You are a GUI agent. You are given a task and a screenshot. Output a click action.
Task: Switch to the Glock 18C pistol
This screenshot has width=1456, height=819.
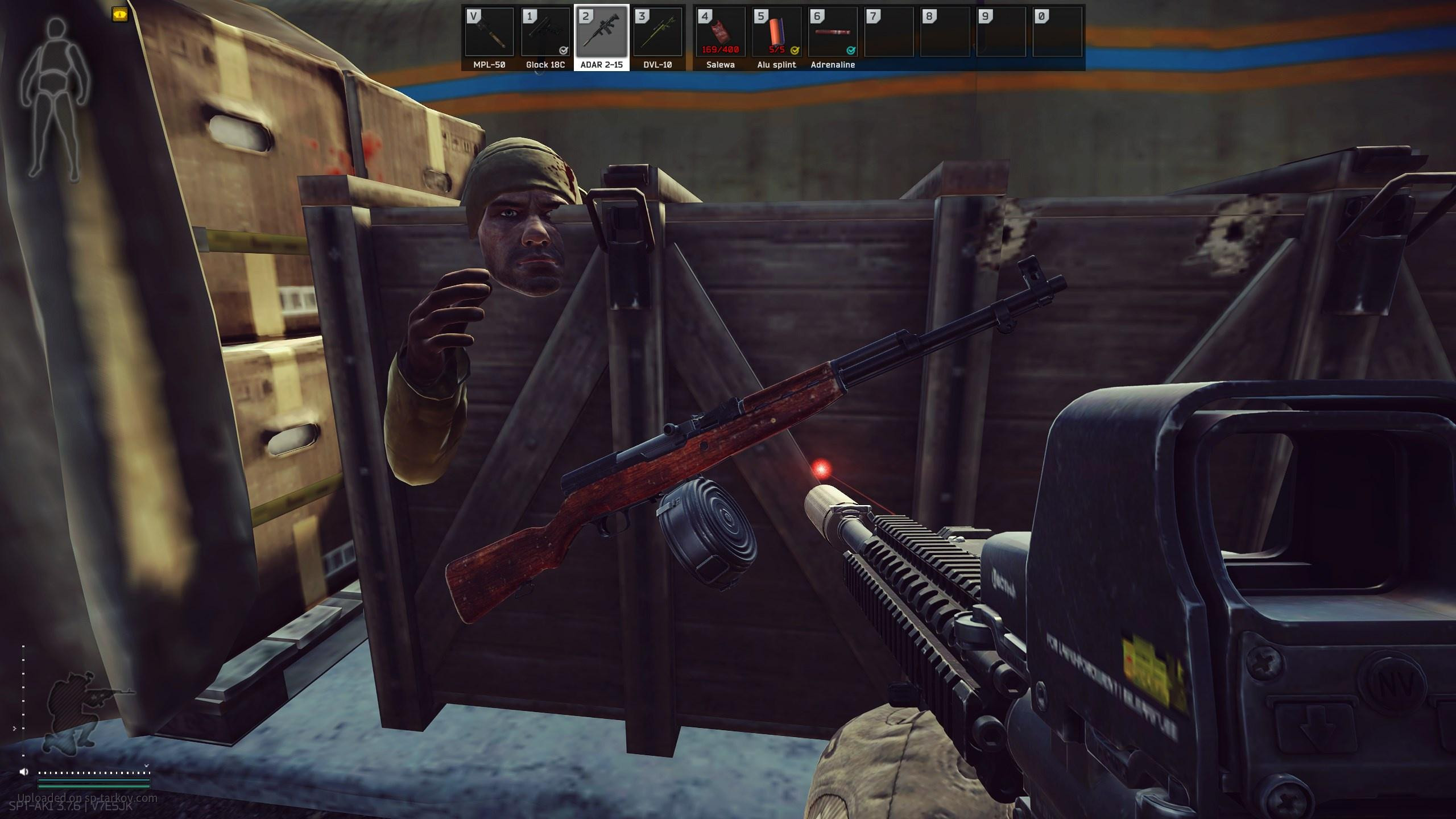545,33
